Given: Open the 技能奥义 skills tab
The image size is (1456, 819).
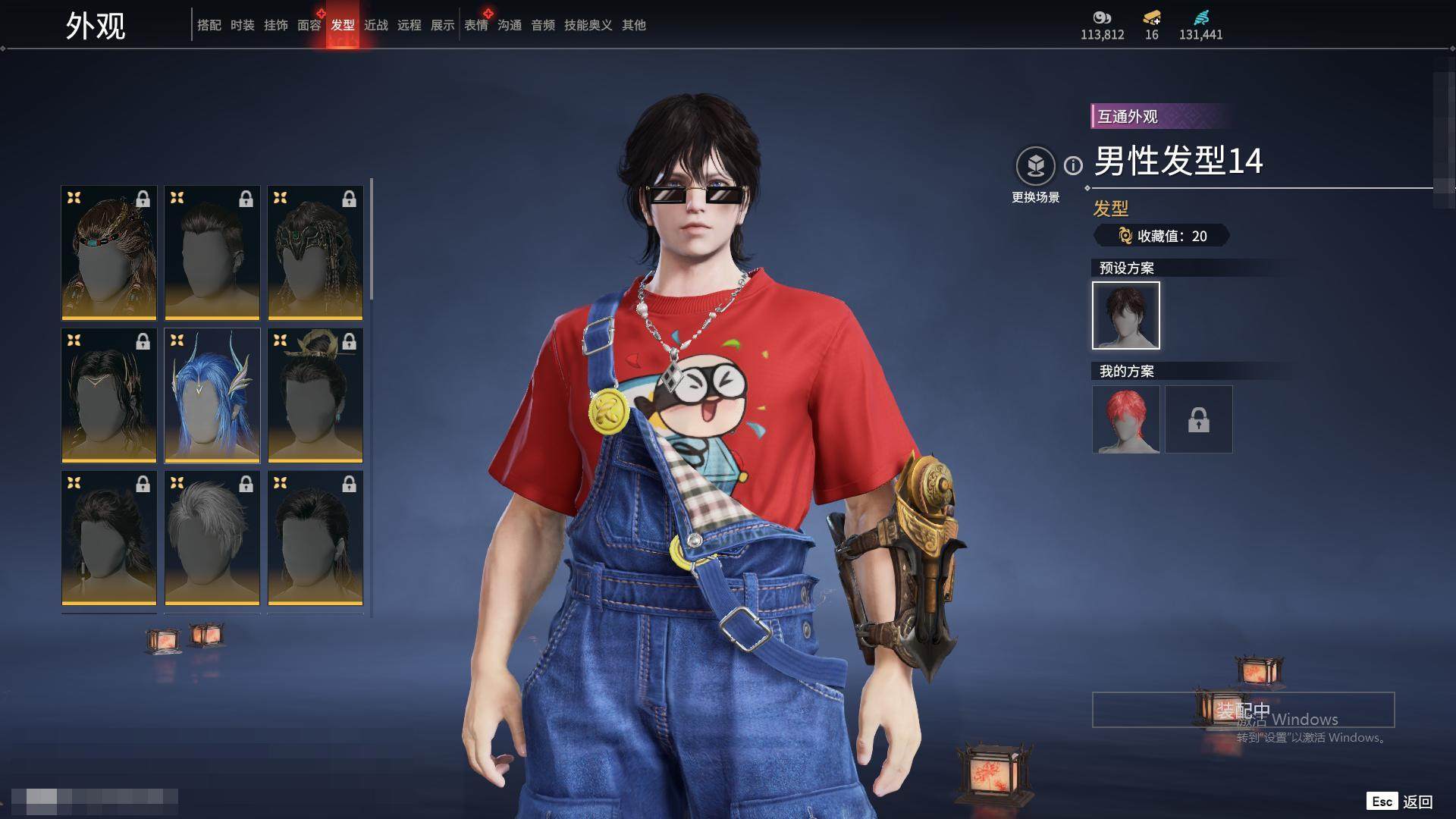Looking at the screenshot, I should 588,25.
